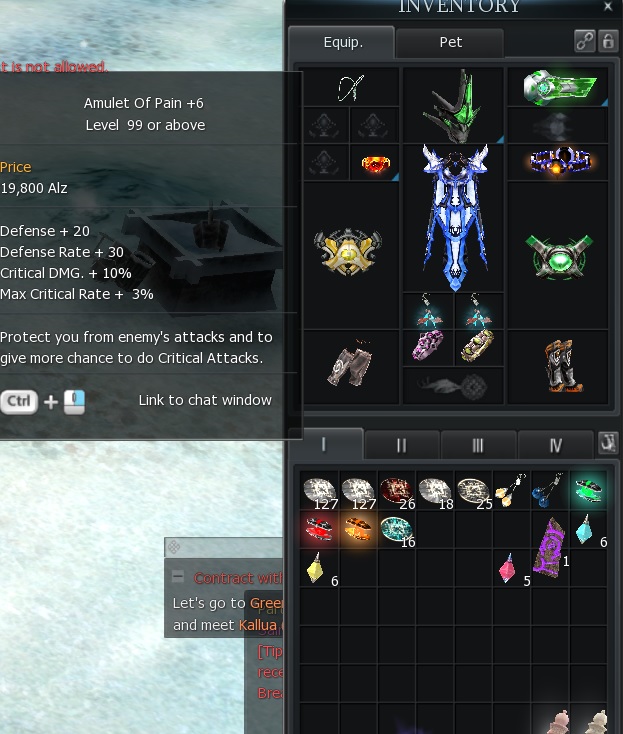
Task: Click the equipped green orb weapon
Action: 558,256
